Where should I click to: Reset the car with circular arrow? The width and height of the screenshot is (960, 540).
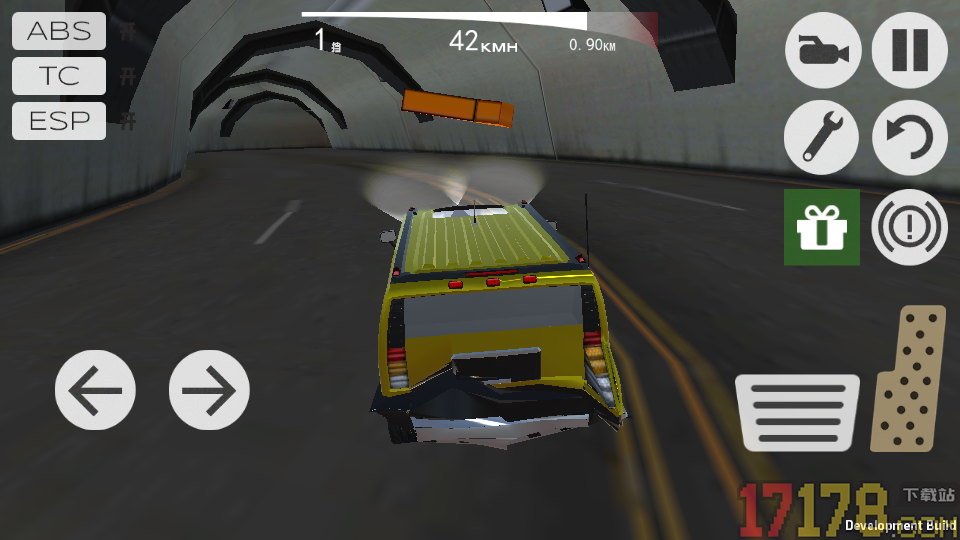click(x=910, y=138)
